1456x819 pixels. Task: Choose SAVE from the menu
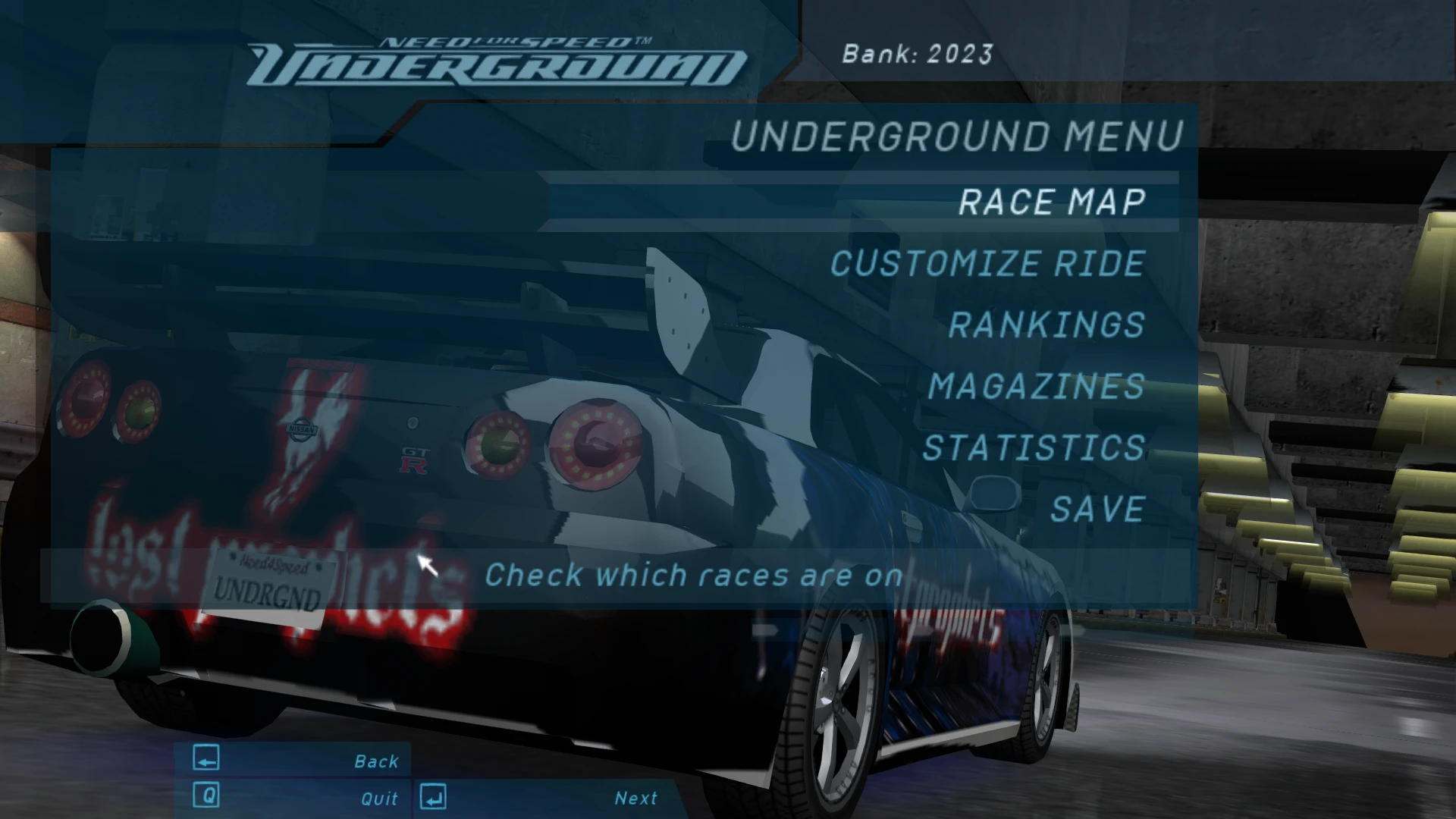tap(1098, 509)
